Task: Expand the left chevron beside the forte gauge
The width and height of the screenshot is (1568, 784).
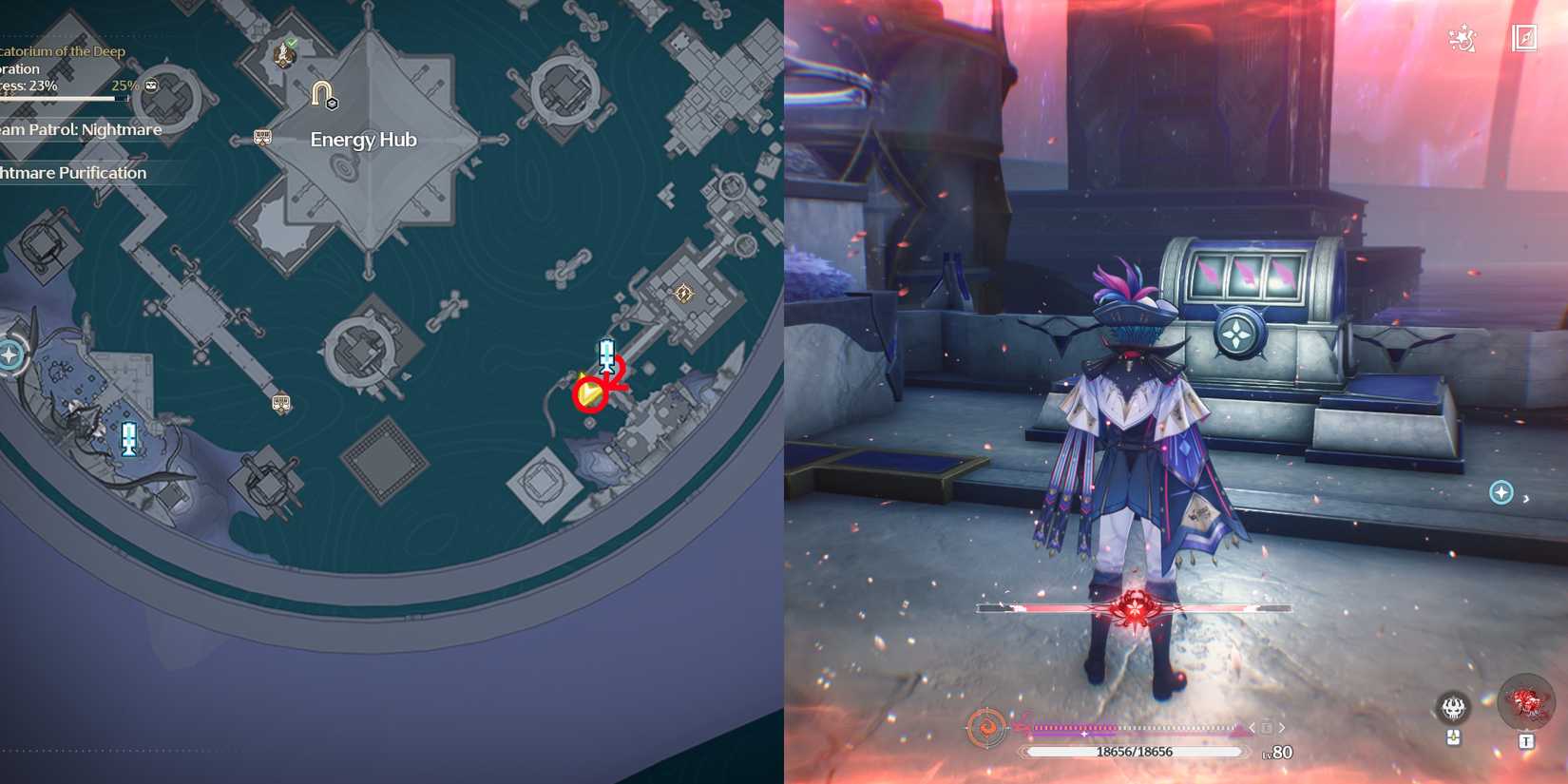Action: pos(1252,728)
